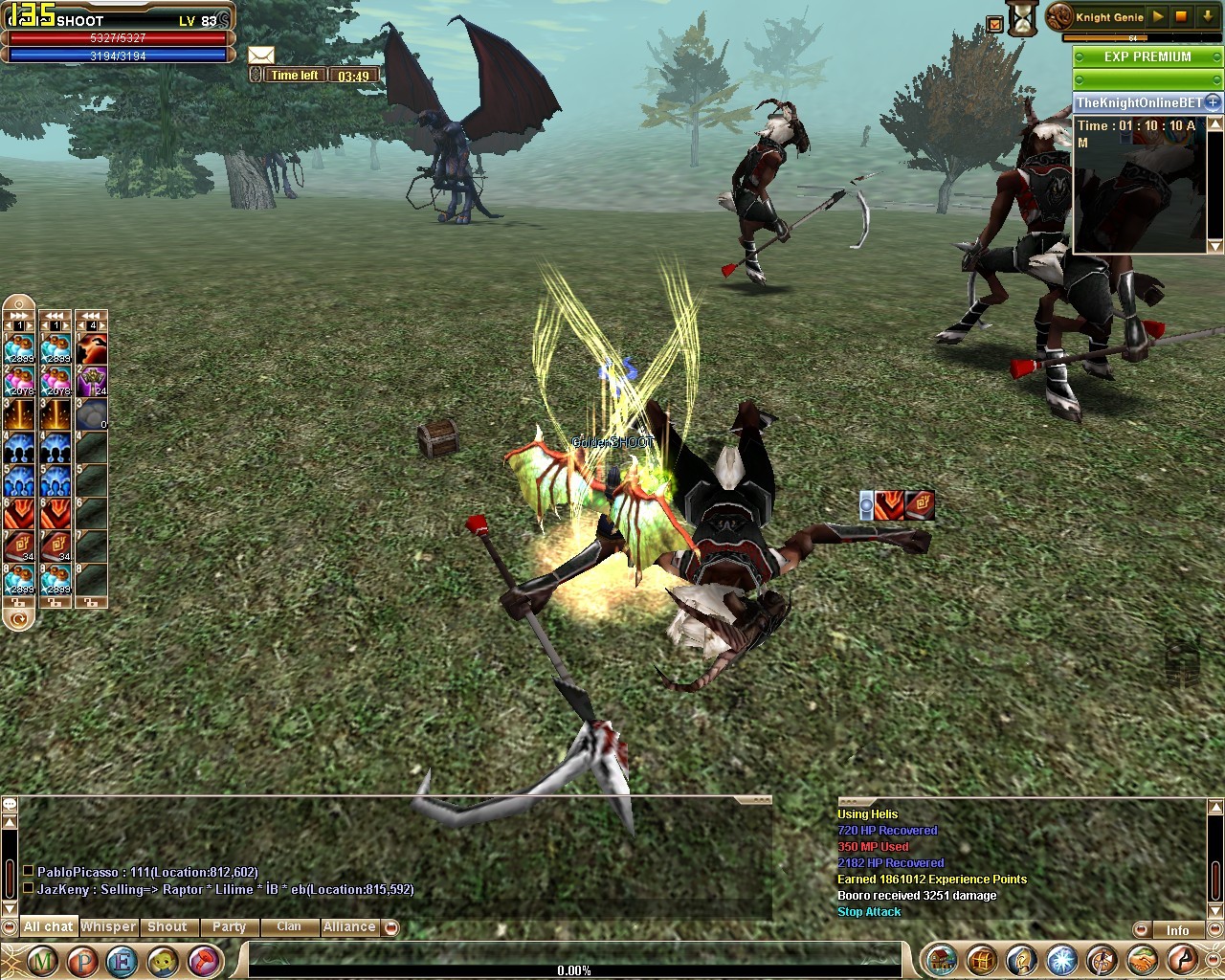Stop the Knight Genie with the square button
The height and width of the screenshot is (980, 1225).
(x=1181, y=16)
